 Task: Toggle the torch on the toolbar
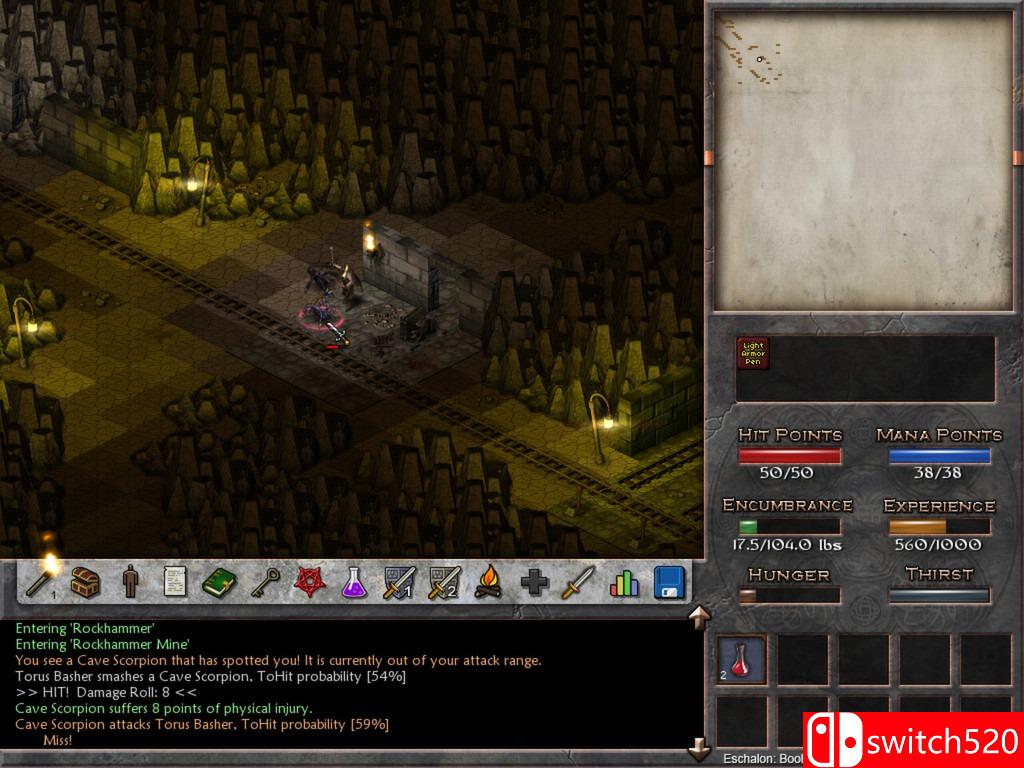[x=44, y=579]
